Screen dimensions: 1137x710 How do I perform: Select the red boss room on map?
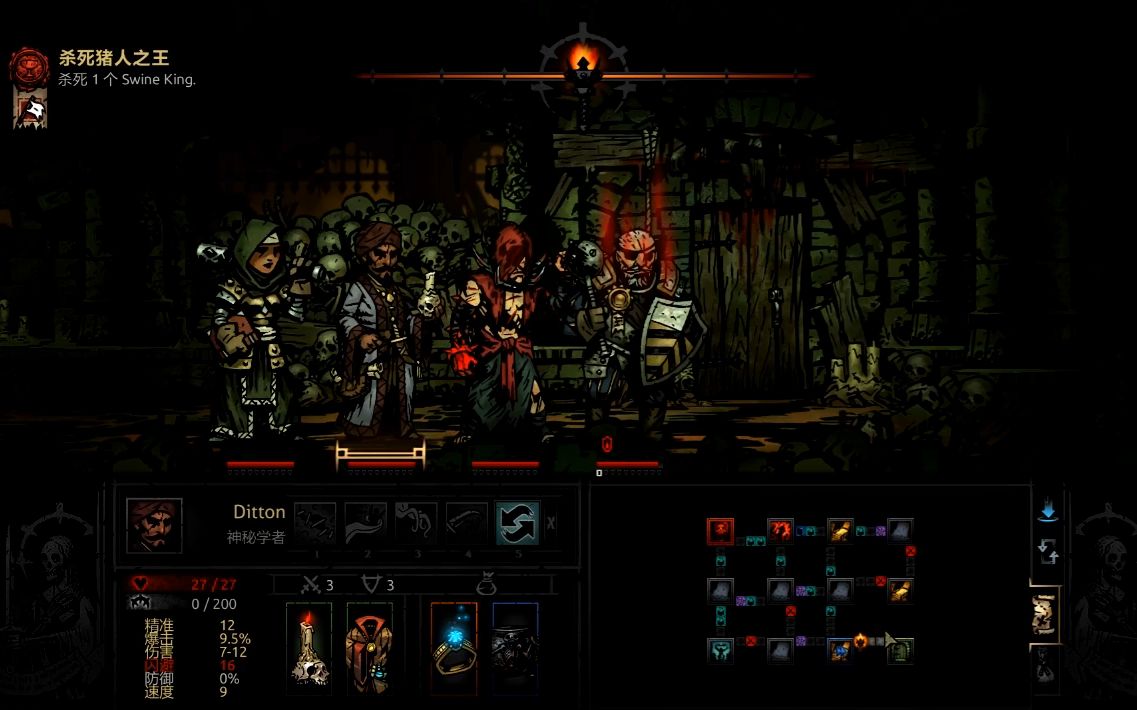pyautogui.click(x=721, y=530)
